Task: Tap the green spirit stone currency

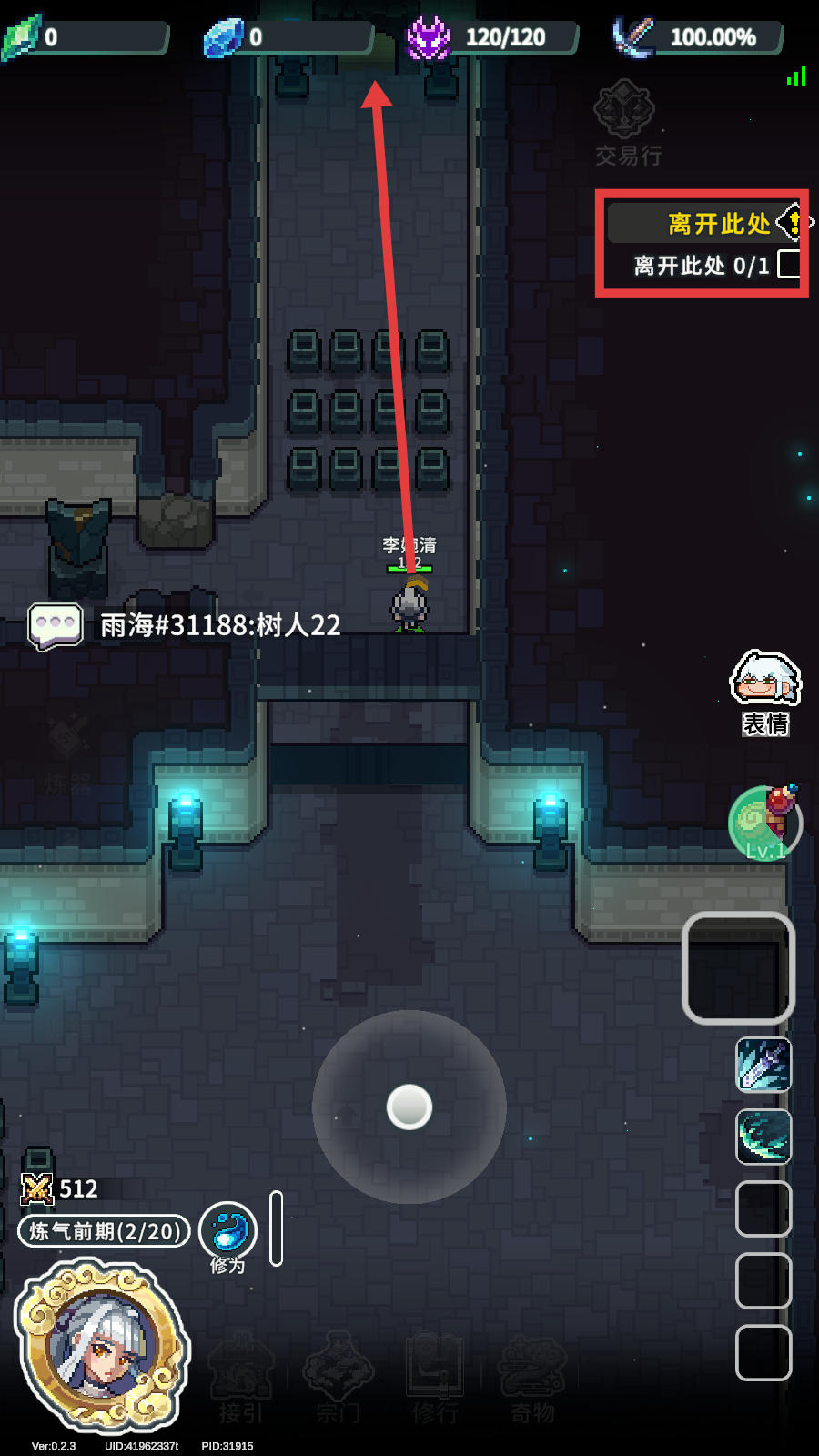Action: (x=22, y=37)
